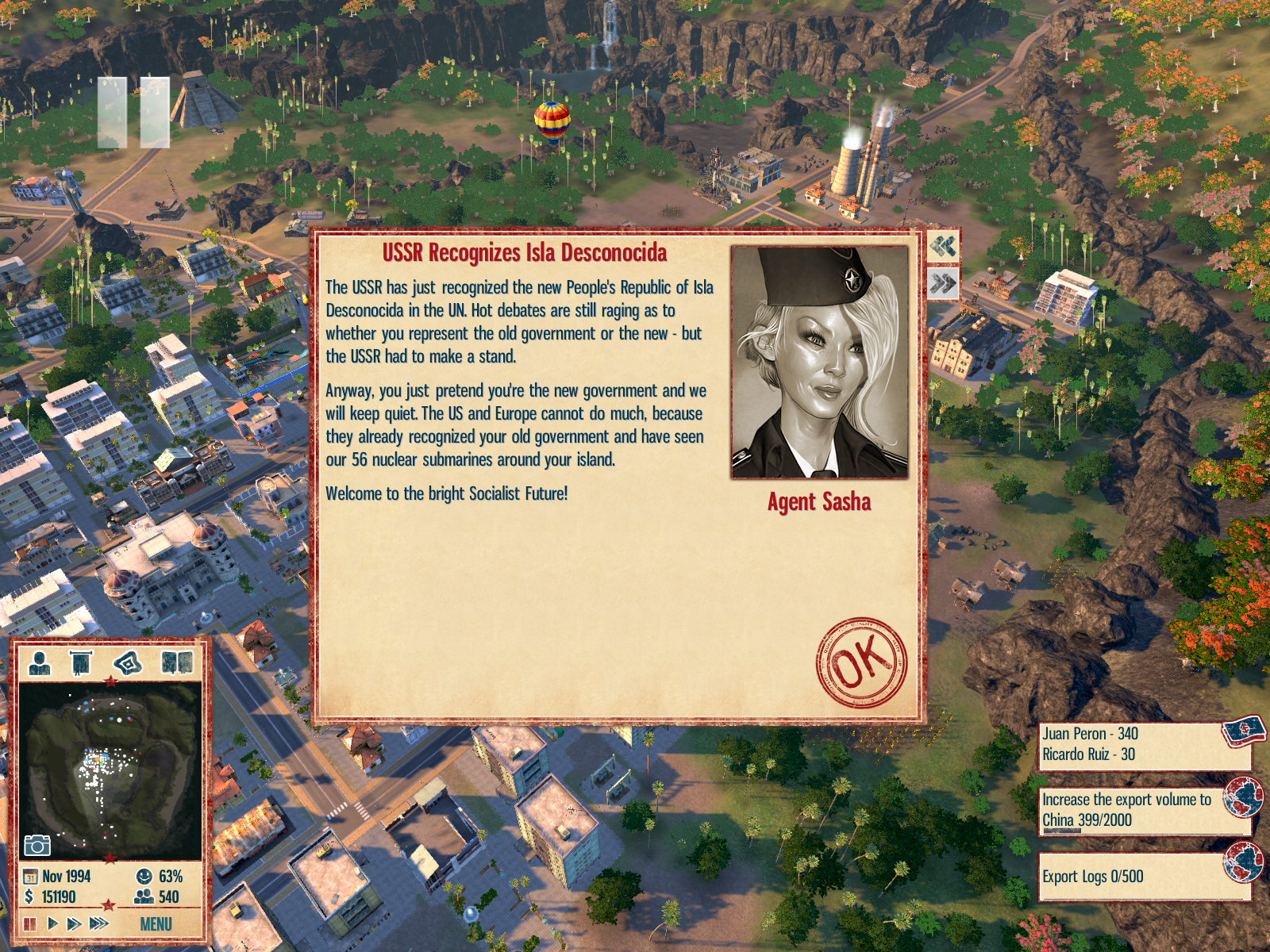1270x952 pixels.
Task: Open the MENU from the minimap panel
Action: [156, 923]
